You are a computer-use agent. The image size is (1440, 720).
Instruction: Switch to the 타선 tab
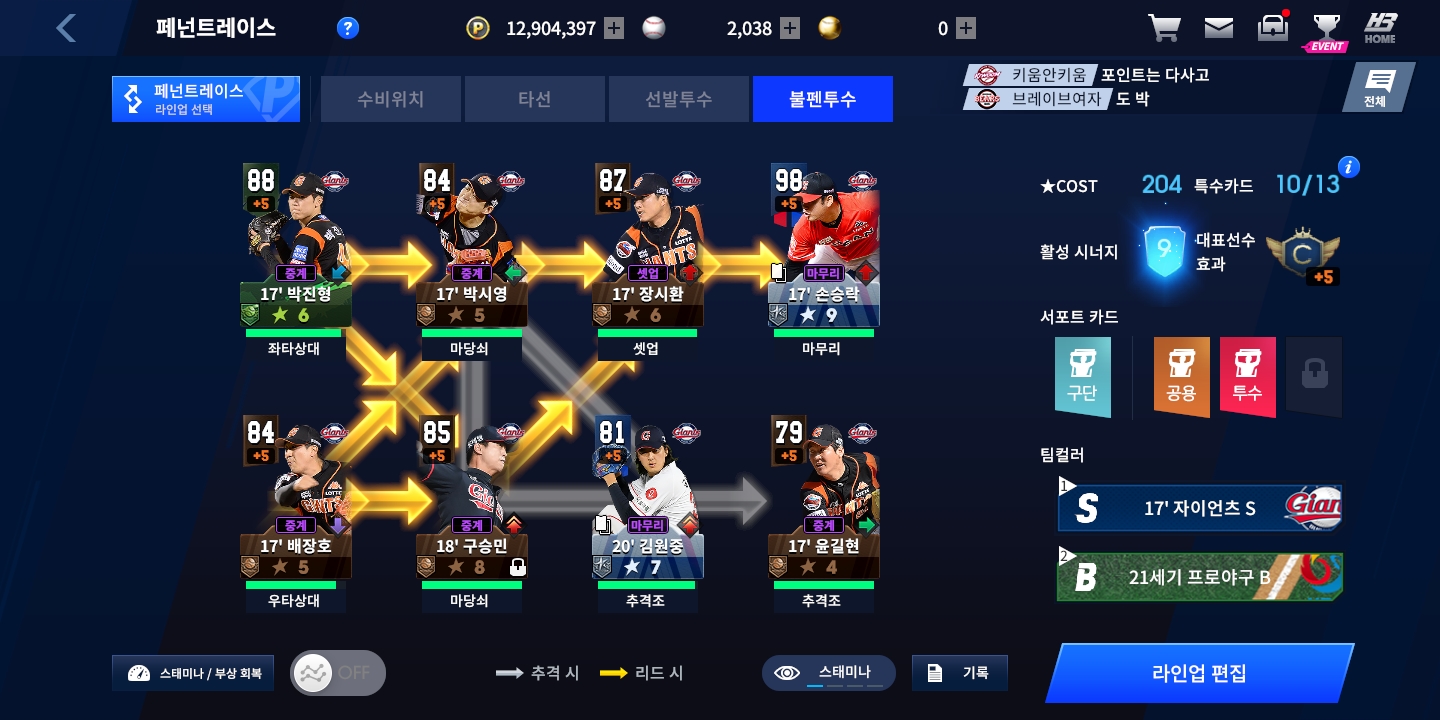point(535,99)
